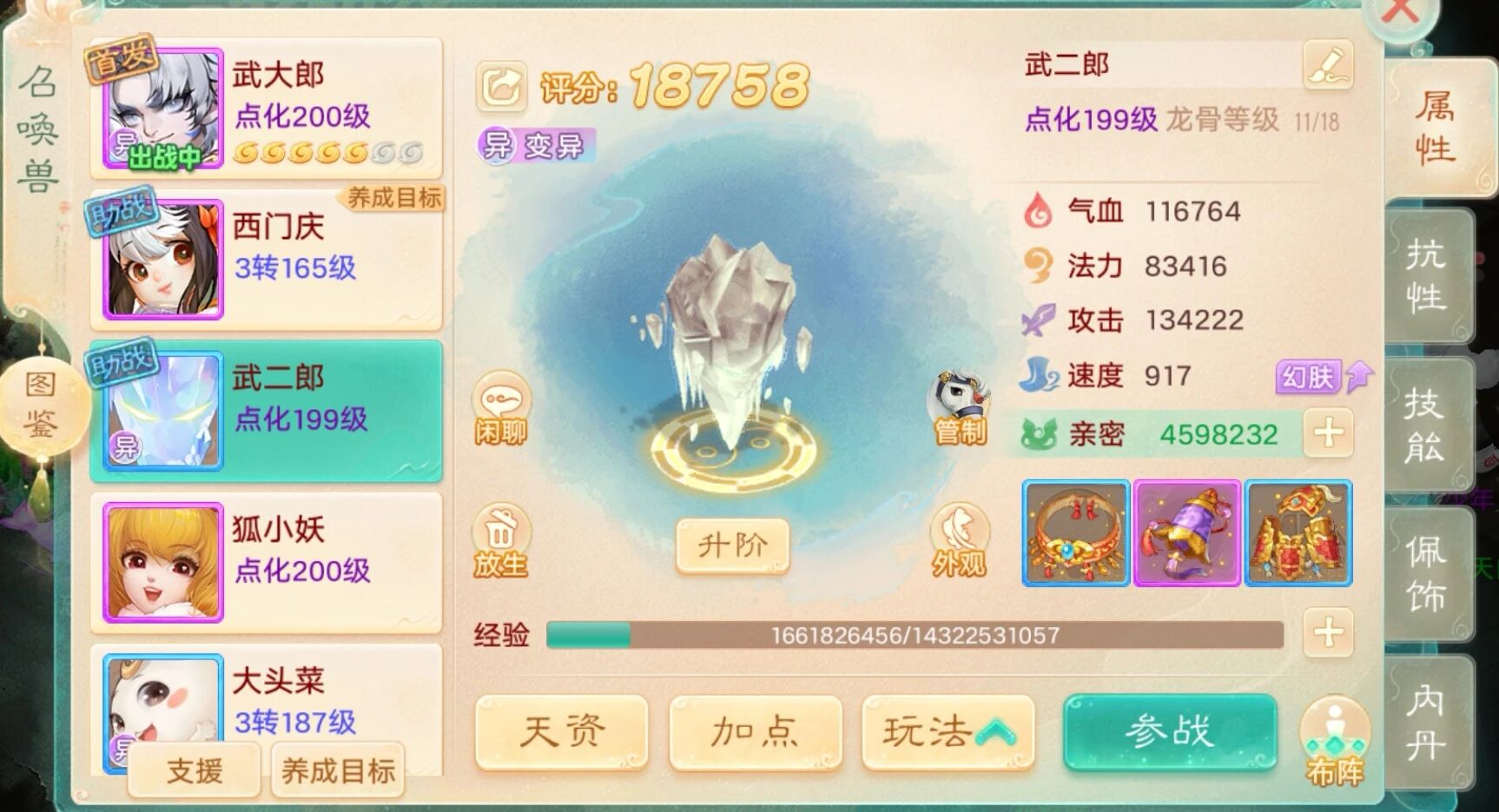Select the purple pouch equipment thumbnail

click(x=1187, y=533)
